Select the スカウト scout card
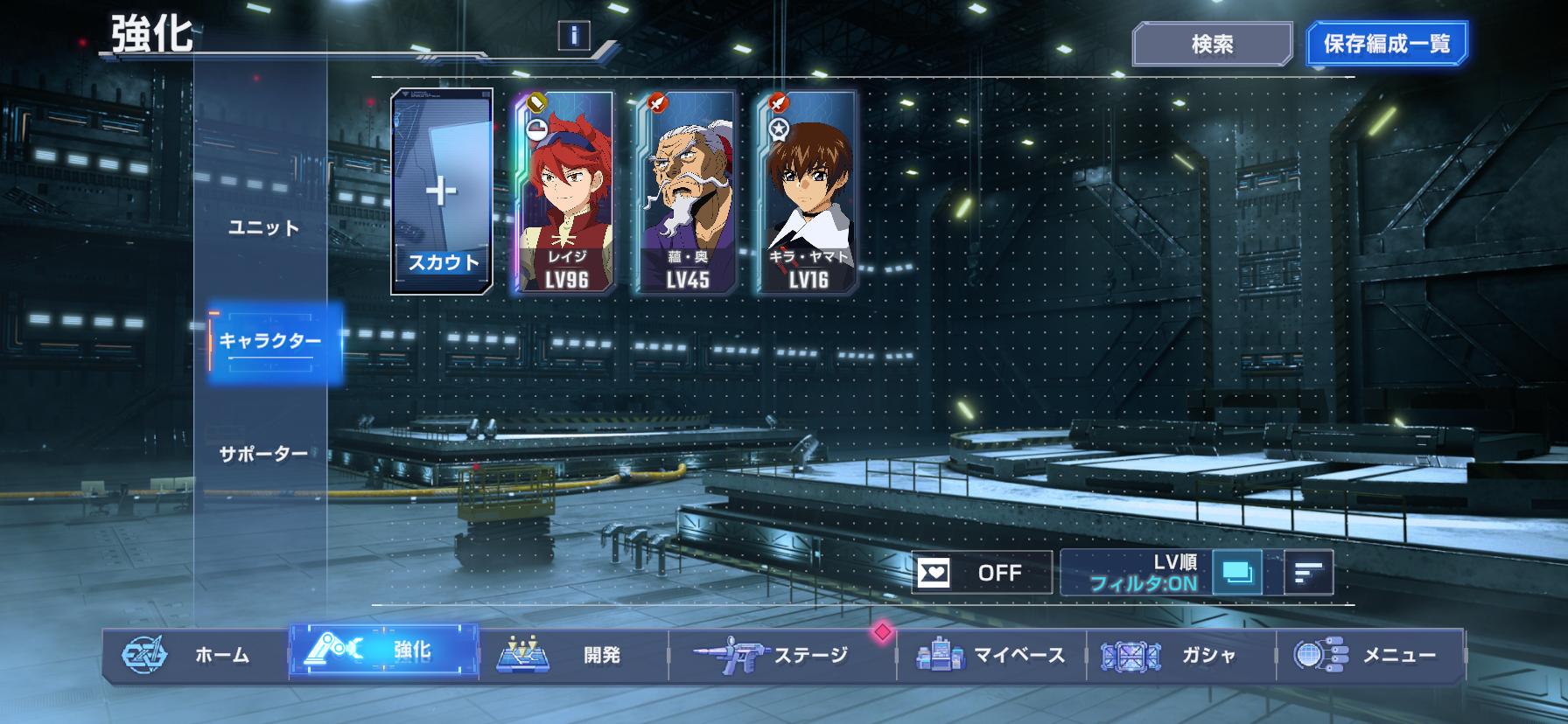 tap(442, 191)
